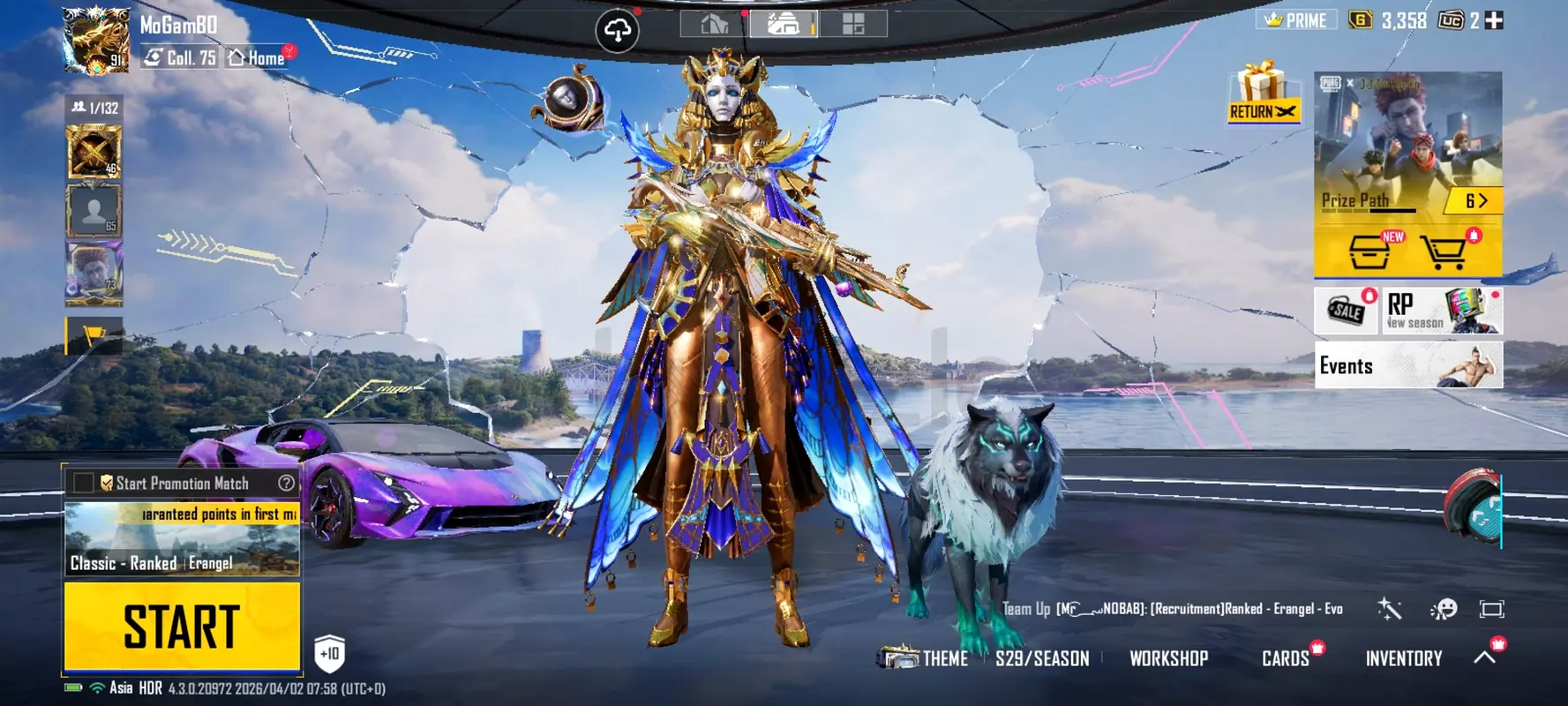
Task: Open the Sale tag offers
Action: click(x=1346, y=311)
